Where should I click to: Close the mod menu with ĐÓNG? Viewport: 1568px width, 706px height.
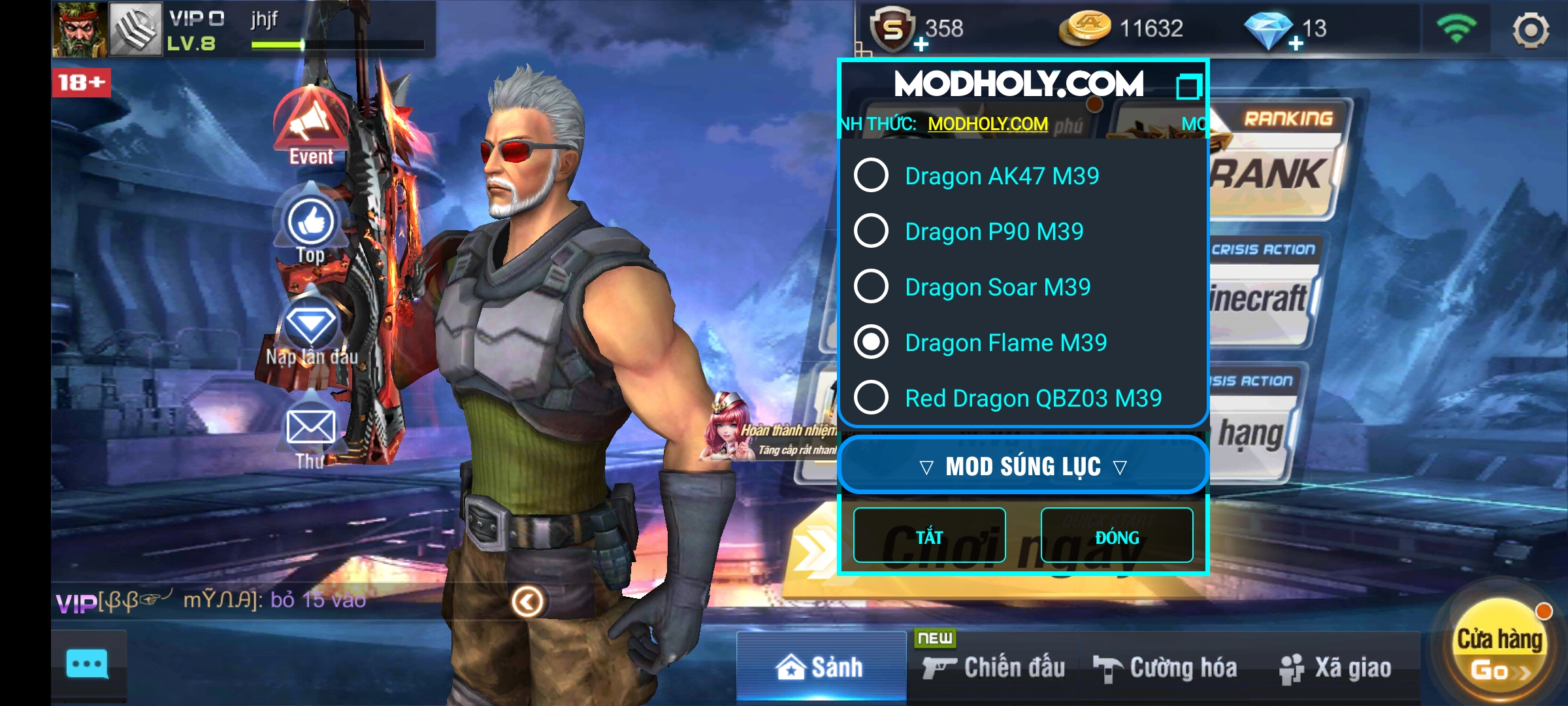tap(1117, 536)
